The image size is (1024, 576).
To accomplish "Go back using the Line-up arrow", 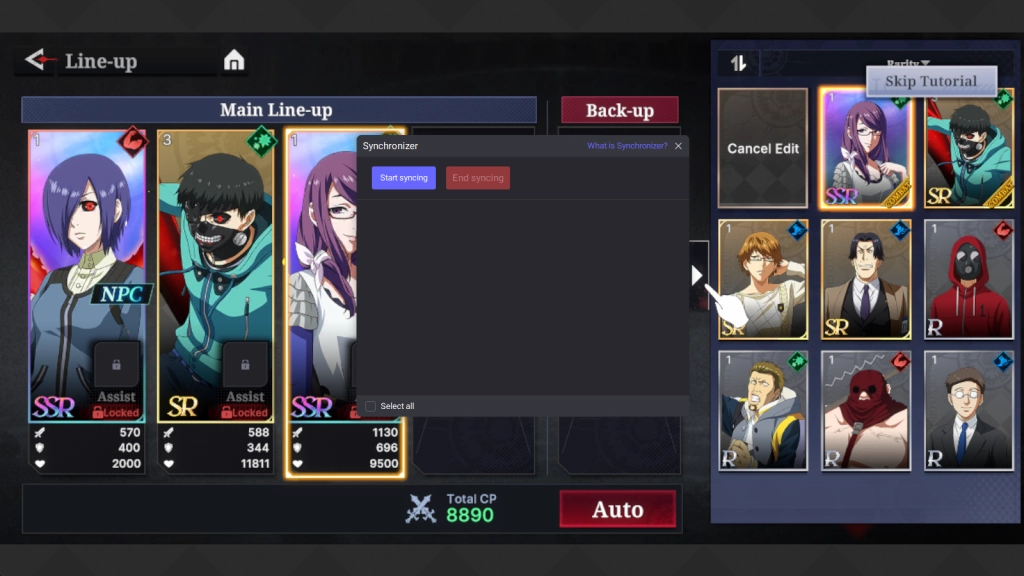I will [39, 60].
